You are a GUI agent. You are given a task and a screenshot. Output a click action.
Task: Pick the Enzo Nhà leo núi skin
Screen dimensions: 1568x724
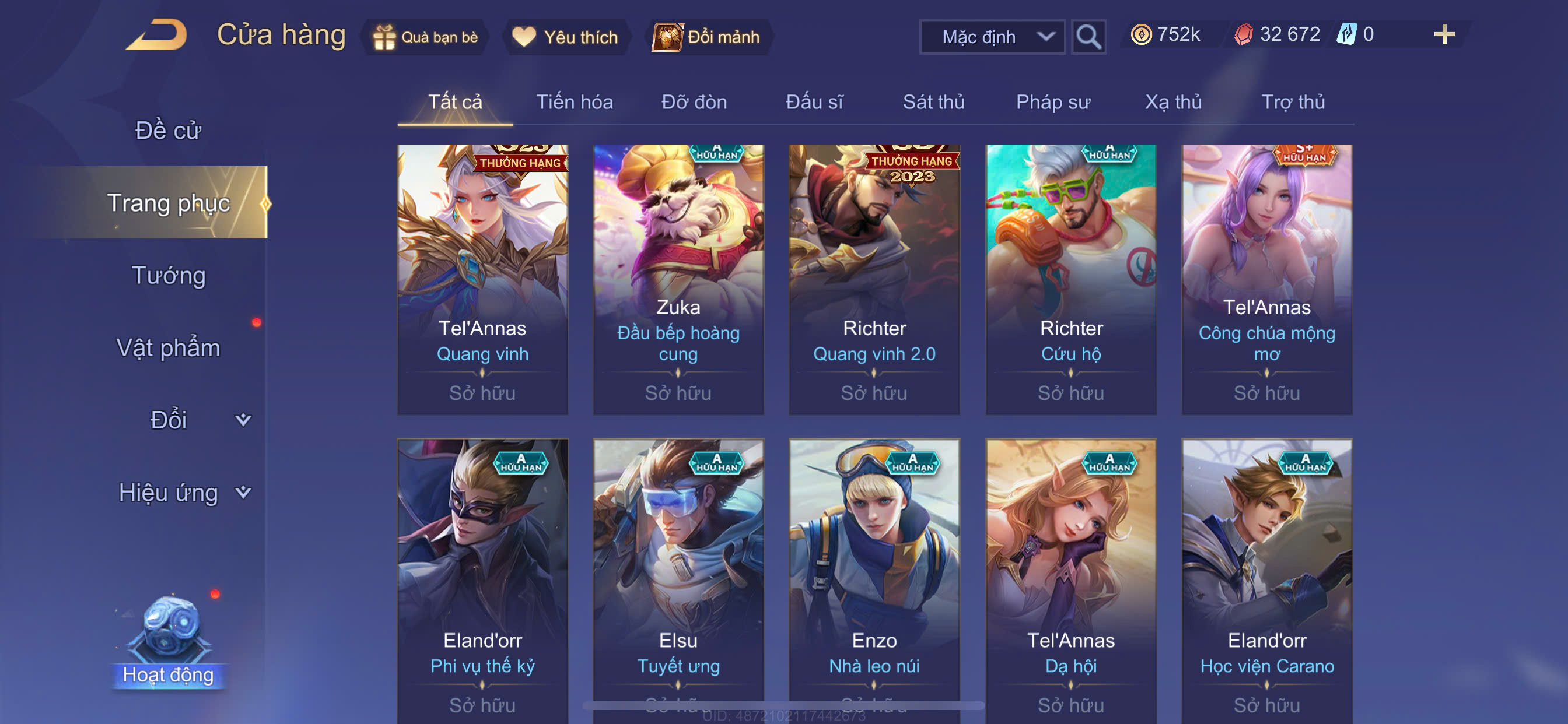874,578
